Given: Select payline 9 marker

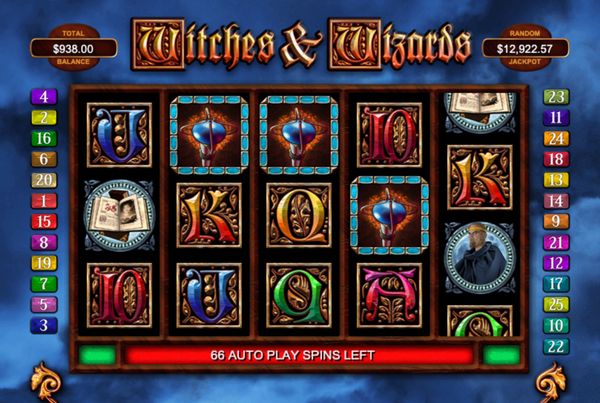Looking at the screenshot, I should (556, 221).
